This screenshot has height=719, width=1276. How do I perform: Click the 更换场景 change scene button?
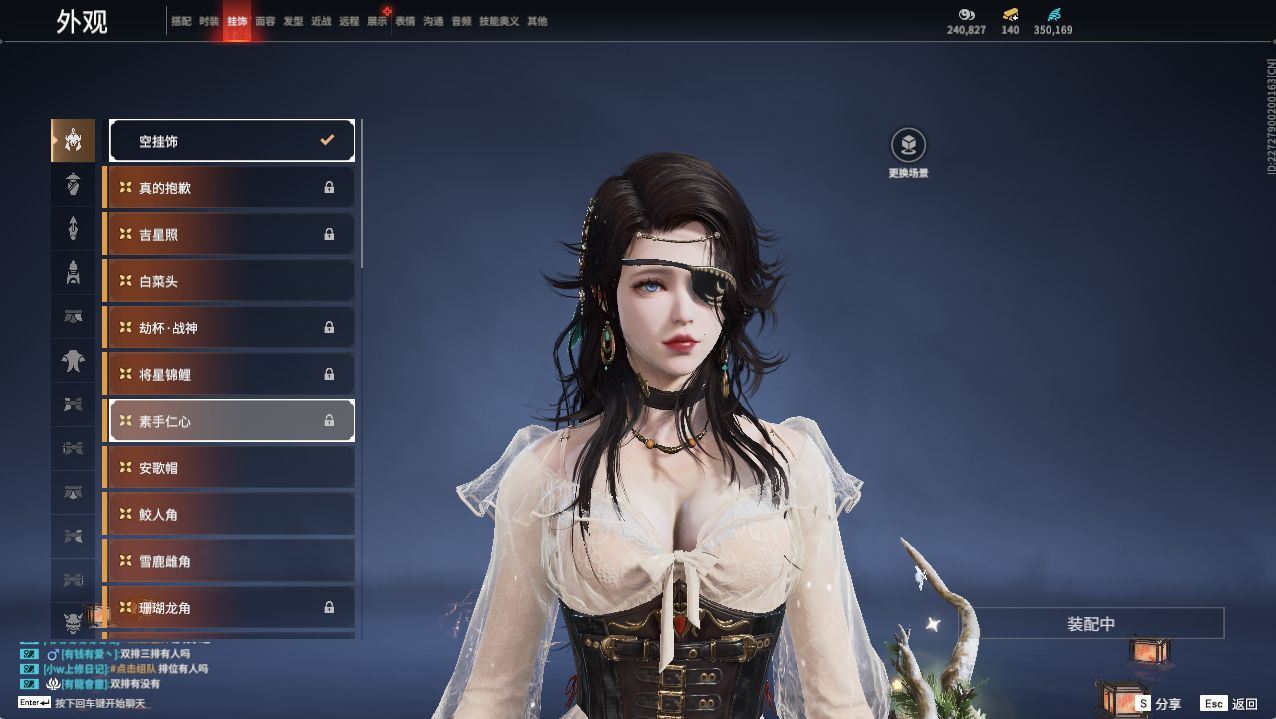908,146
